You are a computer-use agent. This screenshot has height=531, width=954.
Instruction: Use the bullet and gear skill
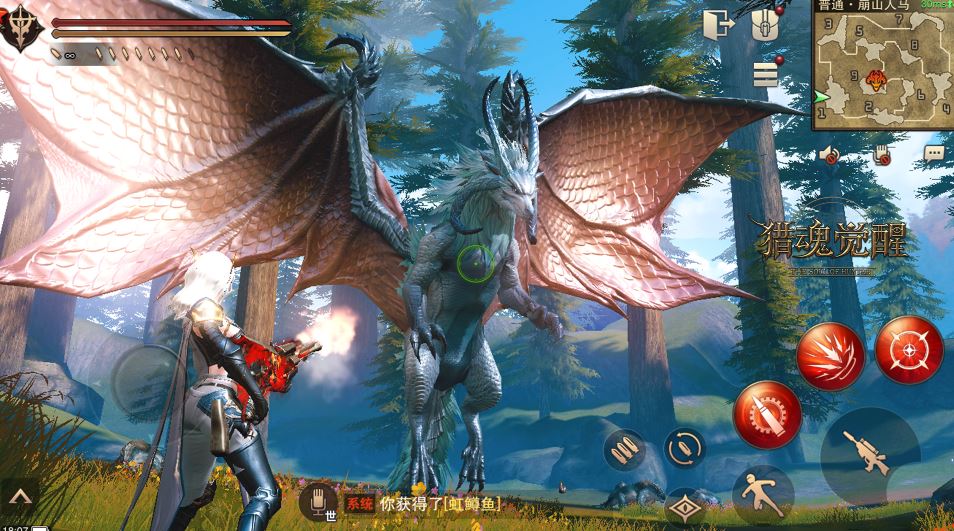[x=767, y=413]
